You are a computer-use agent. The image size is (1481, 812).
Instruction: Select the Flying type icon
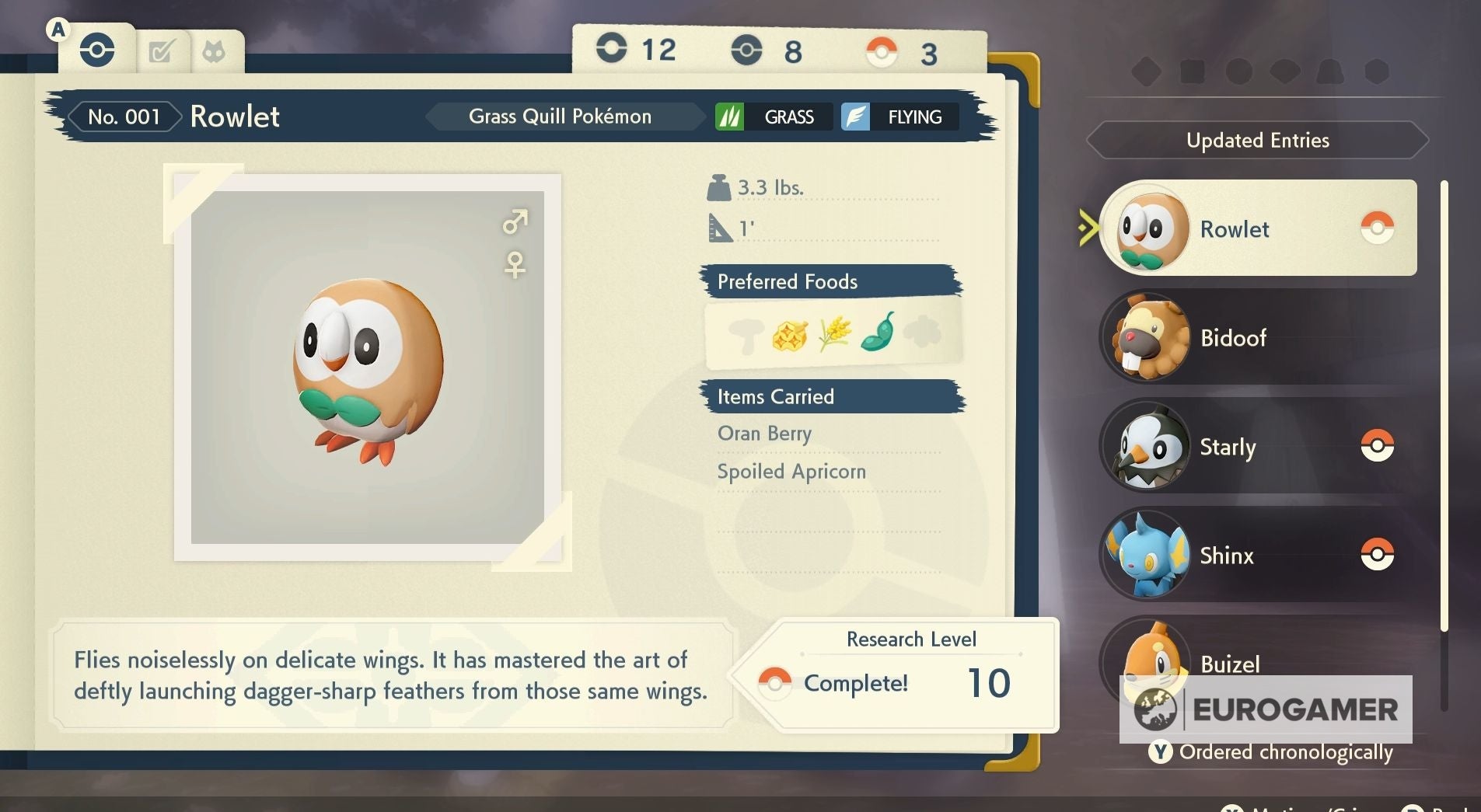click(854, 117)
